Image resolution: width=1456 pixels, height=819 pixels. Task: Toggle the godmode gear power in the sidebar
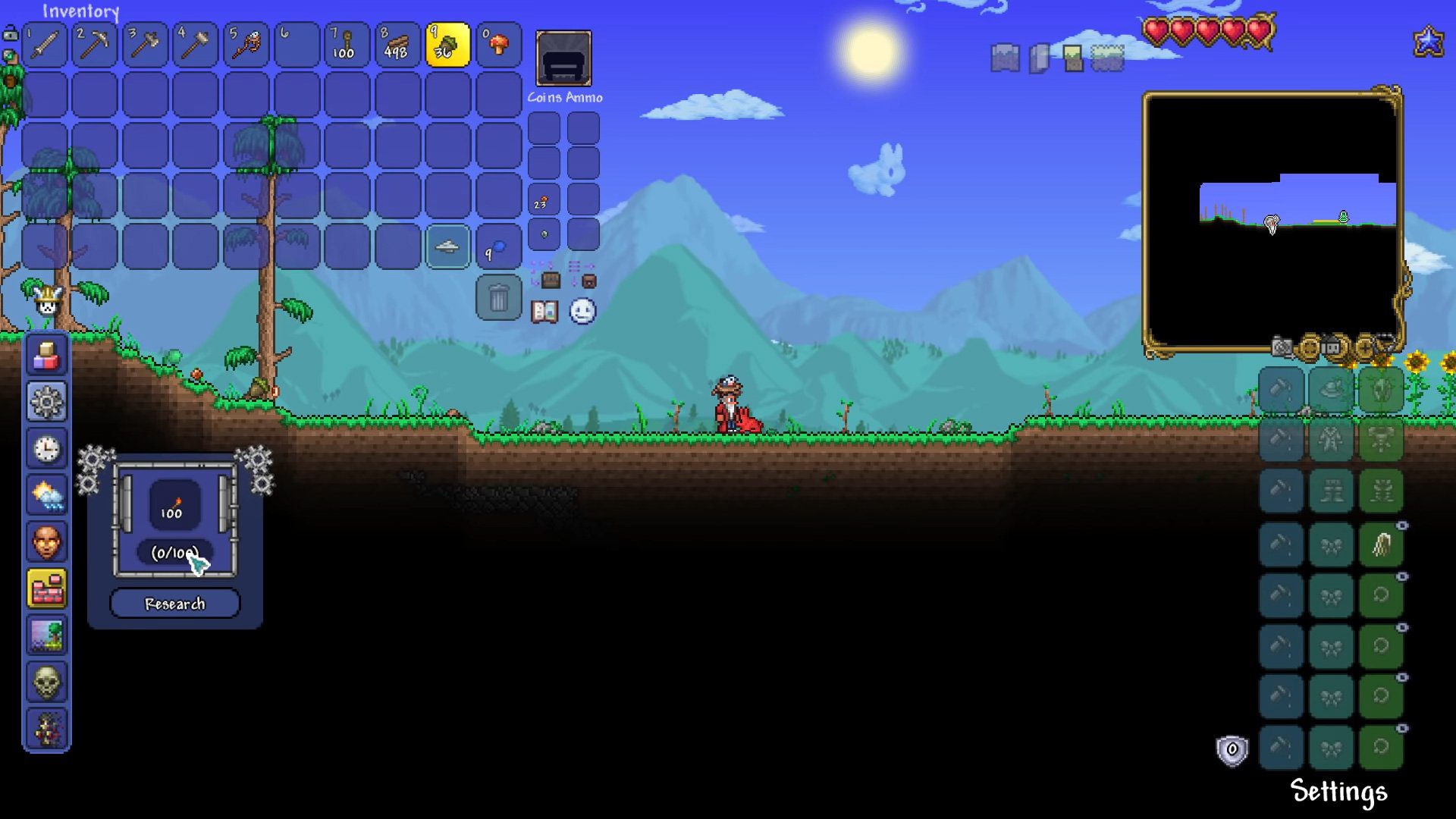47,402
